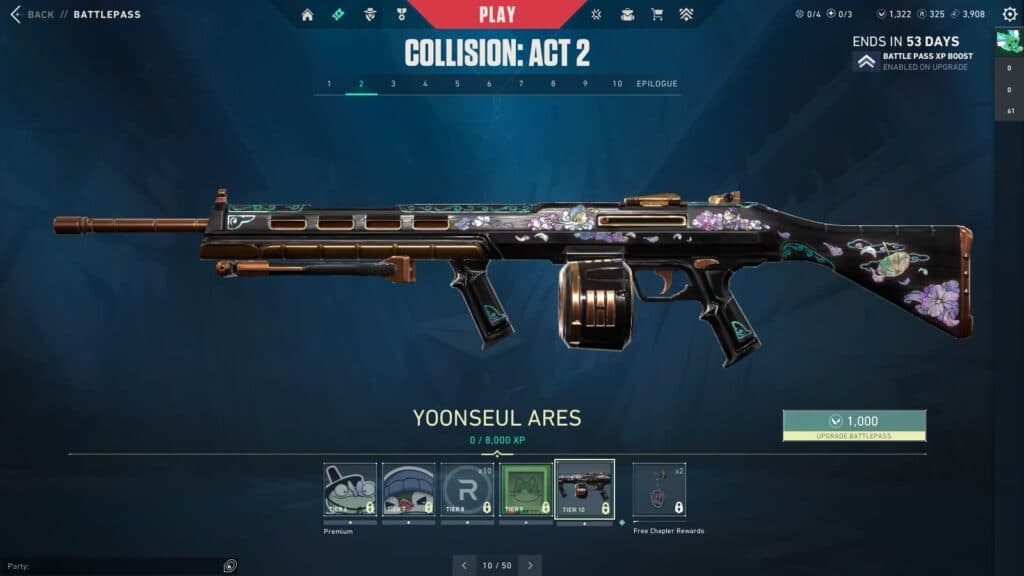This screenshot has height=576, width=1024.
Task: Go to the next reward tier
Action: tap(530, 565)
